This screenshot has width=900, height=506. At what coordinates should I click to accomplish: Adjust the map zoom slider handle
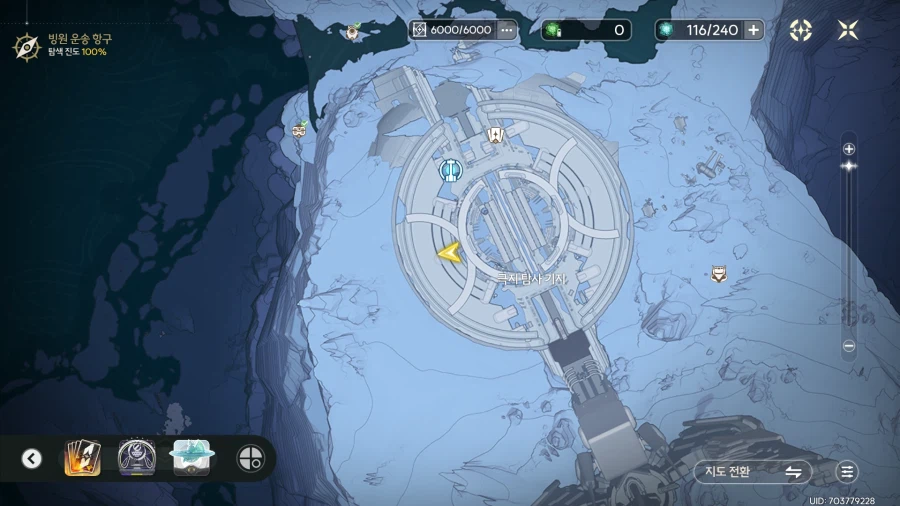point(849,166)
